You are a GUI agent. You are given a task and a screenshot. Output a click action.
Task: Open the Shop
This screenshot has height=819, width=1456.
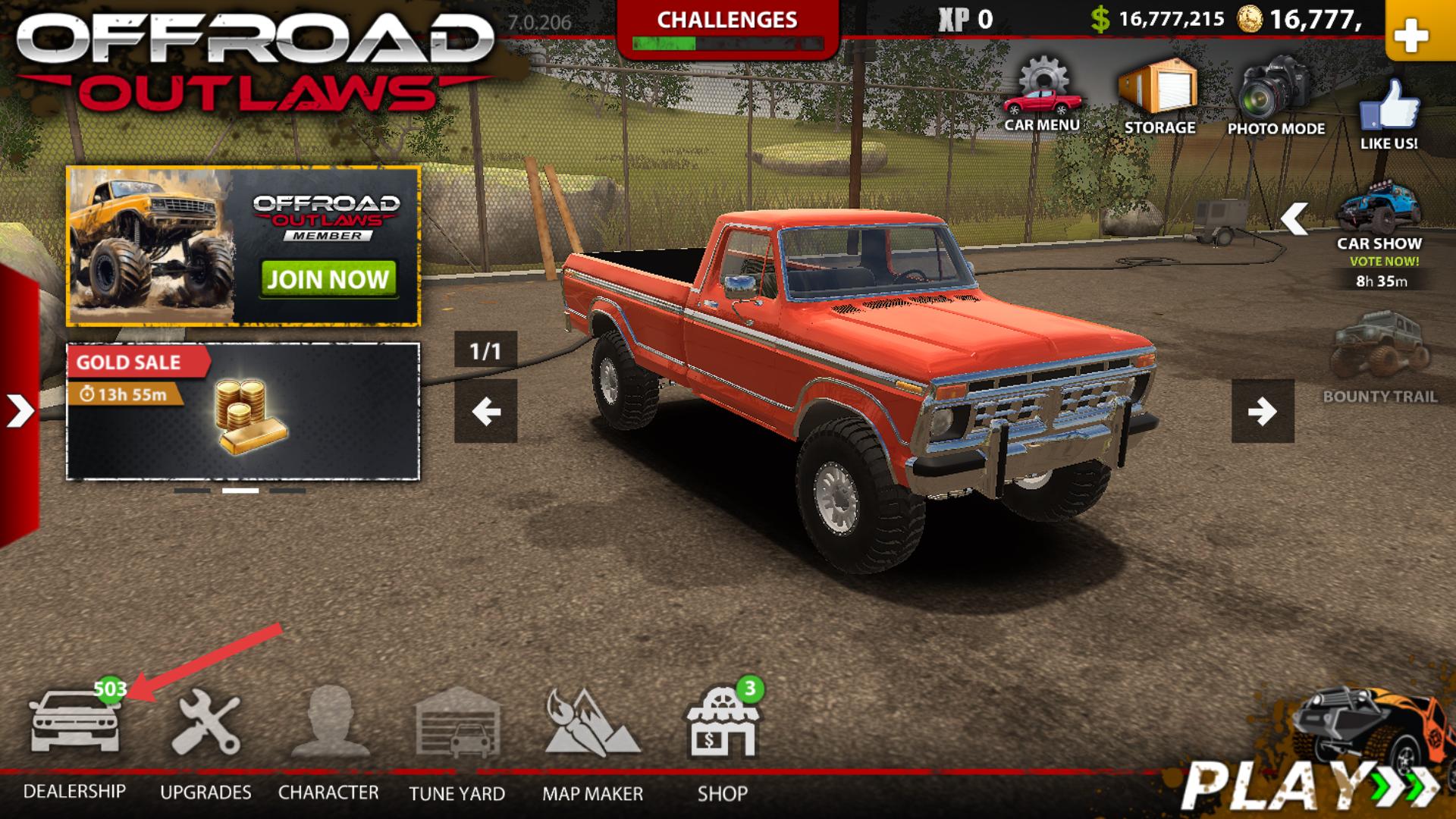point(723,724)
